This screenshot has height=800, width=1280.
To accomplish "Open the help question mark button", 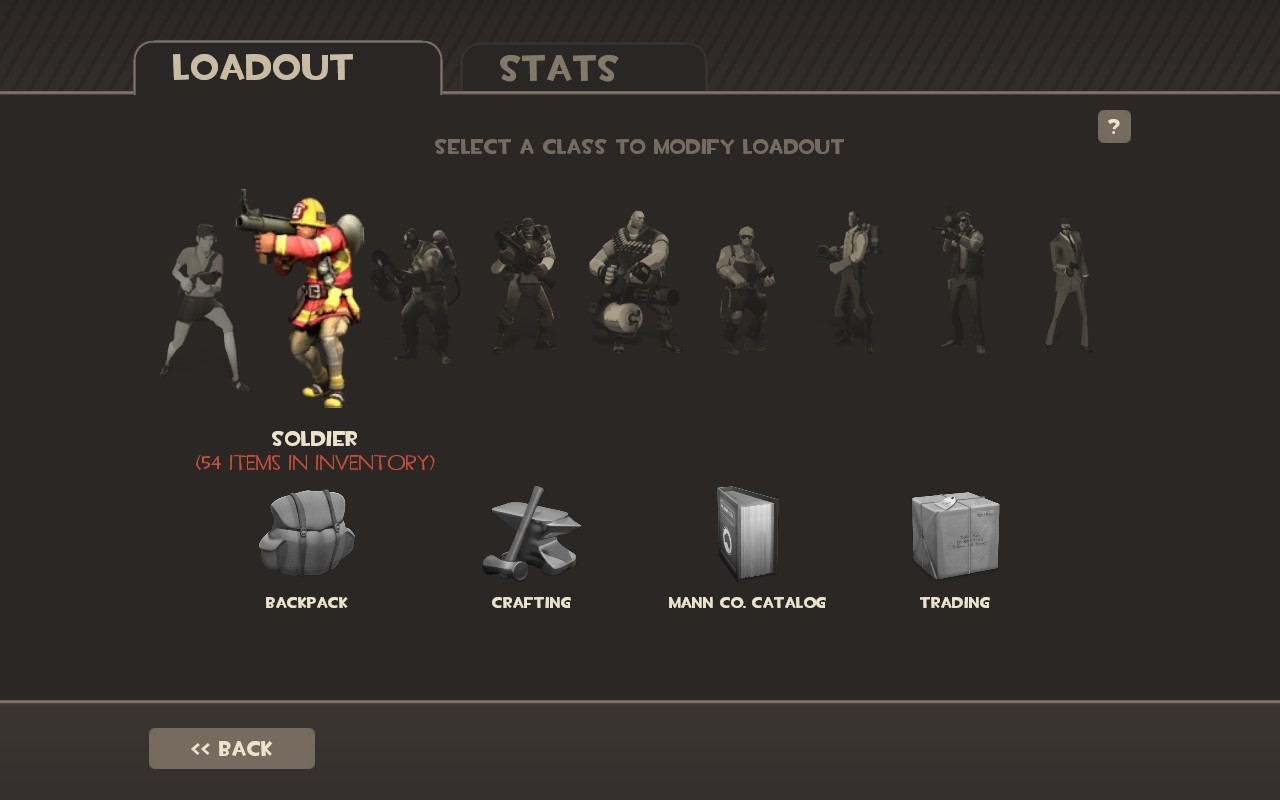I will [1113, 126].
